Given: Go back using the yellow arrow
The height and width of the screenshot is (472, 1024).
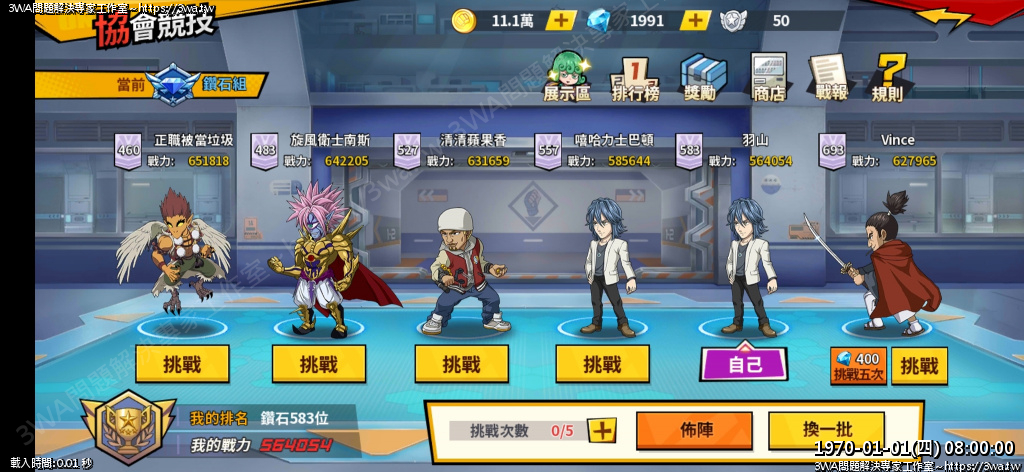Looking at the screenshot, I should (x=943, y=18).
